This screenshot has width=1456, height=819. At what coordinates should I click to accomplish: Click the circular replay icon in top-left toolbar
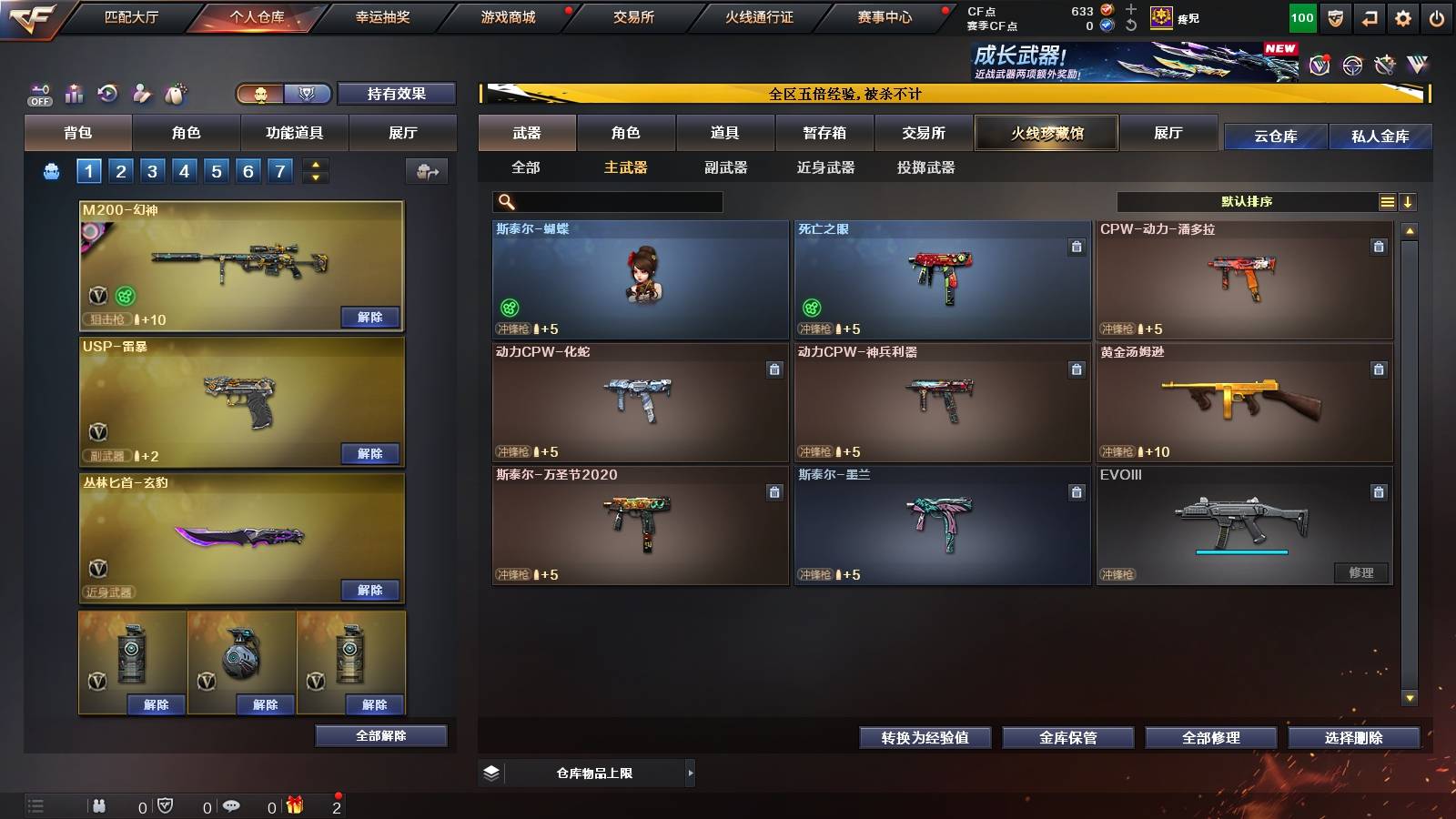coord(108,94)
